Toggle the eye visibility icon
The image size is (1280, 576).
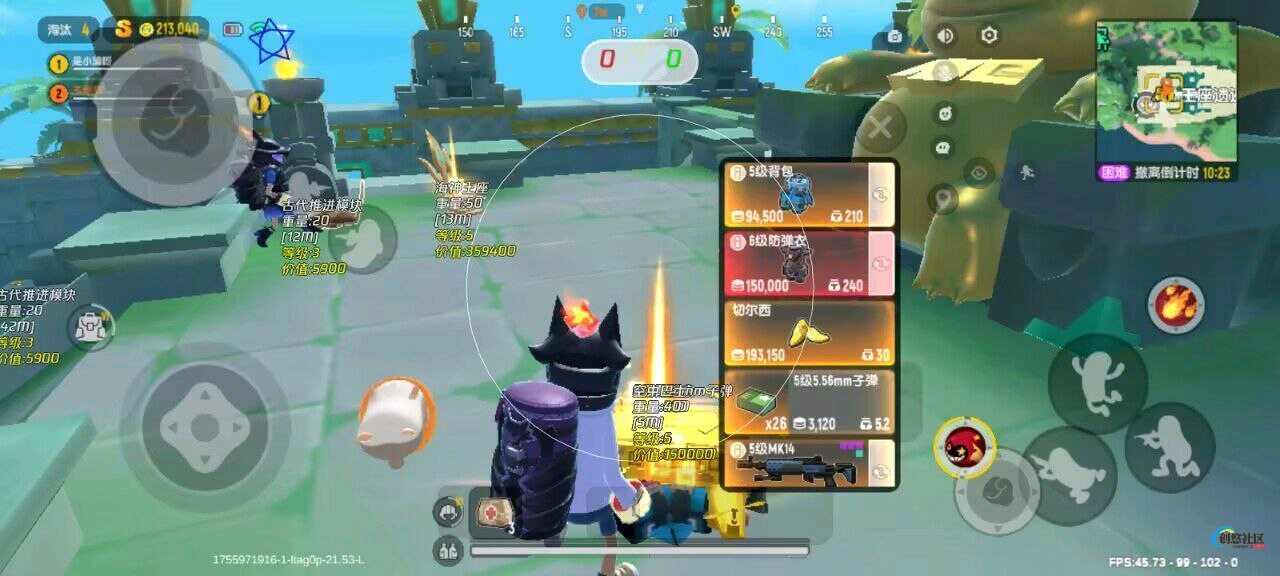tap(979, 172)
